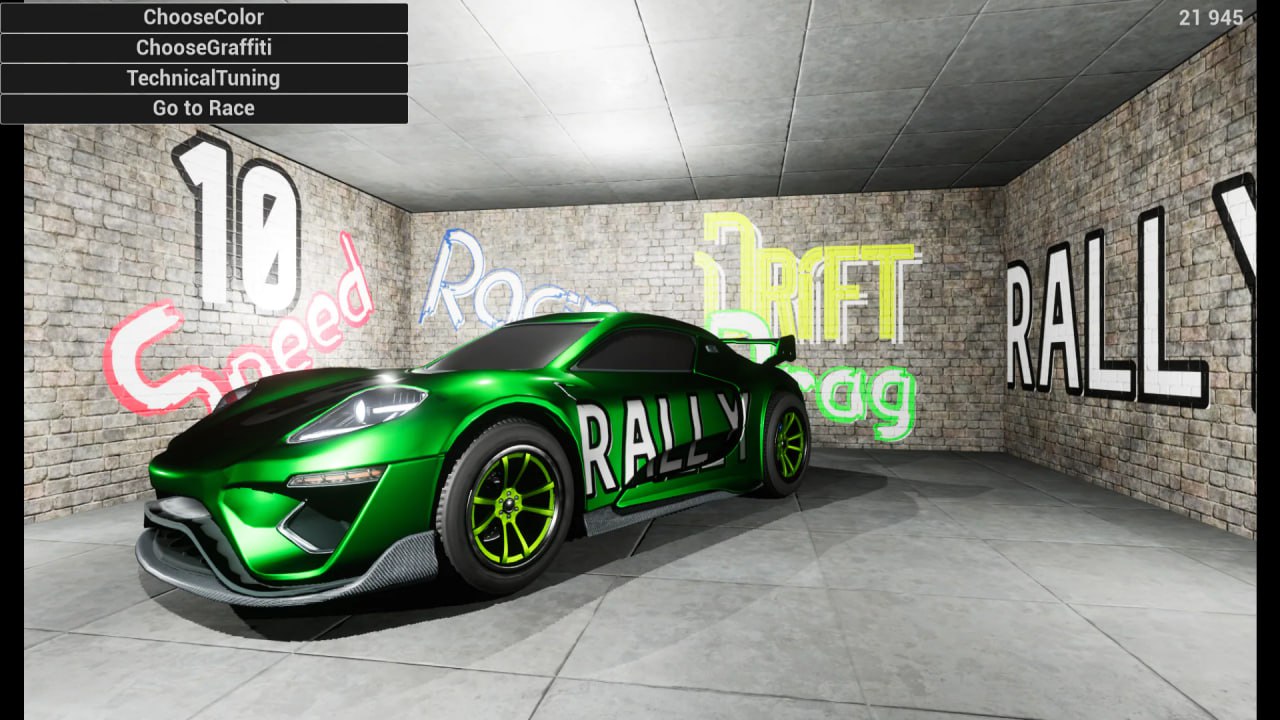Open the TechnicalTuning menu
Screen dimensions: 1280x720
coord(204,78)
